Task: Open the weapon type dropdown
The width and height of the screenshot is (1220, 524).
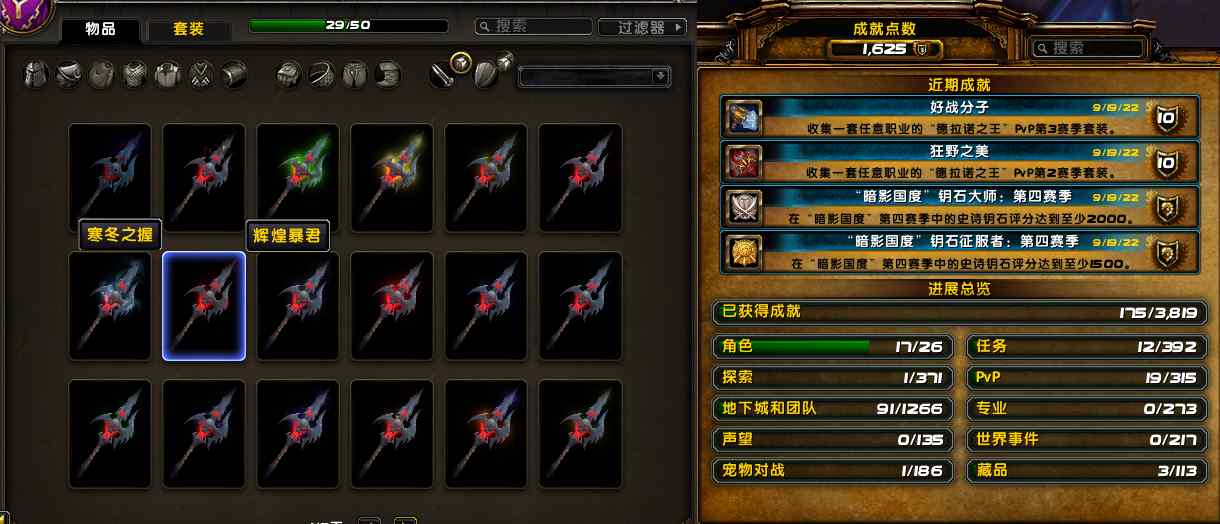Action: pyautogui.click(x=594, y=76)
